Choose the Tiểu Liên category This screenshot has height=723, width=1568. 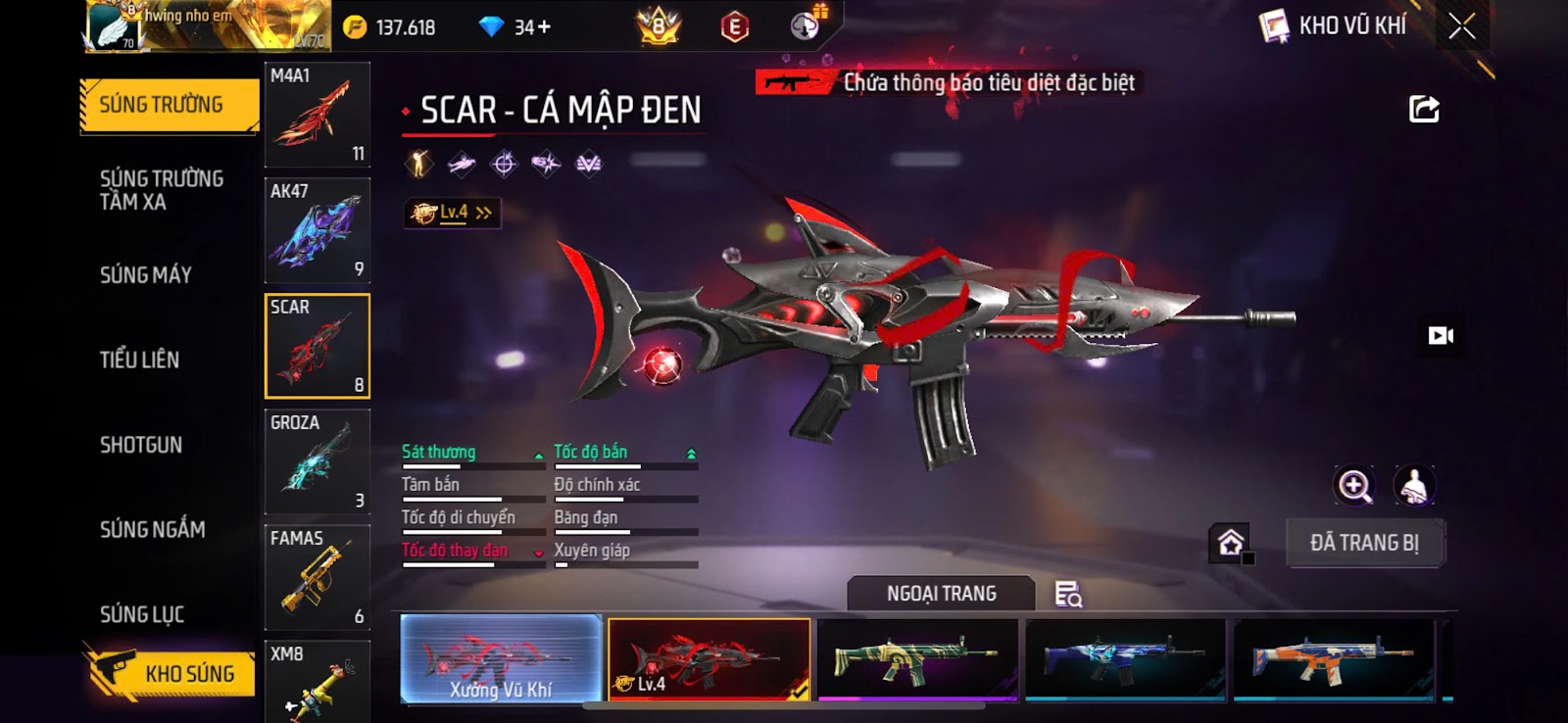139,360
